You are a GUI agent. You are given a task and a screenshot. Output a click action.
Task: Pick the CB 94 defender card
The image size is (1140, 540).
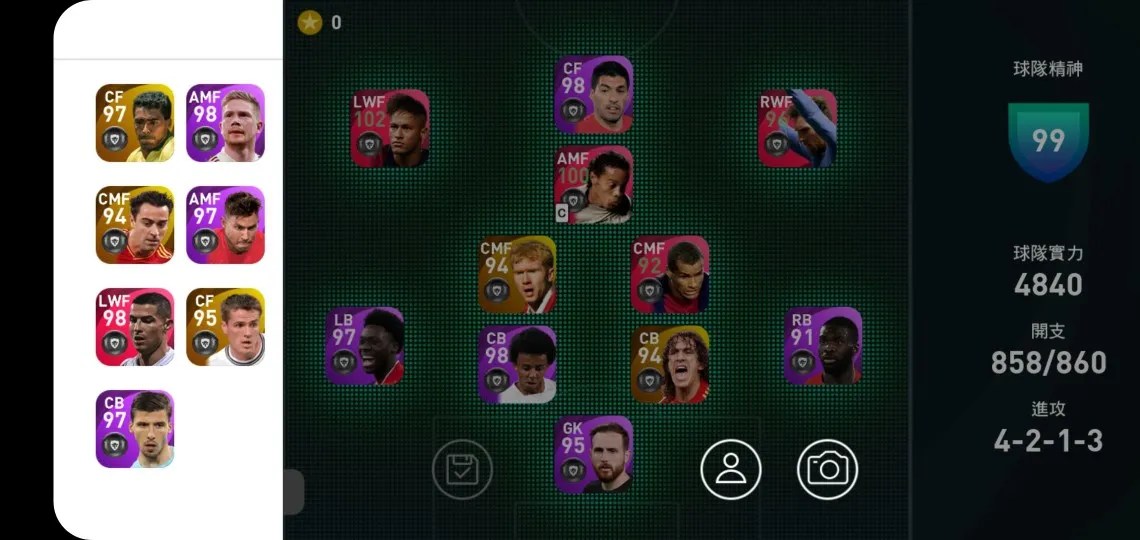(670, 365)
